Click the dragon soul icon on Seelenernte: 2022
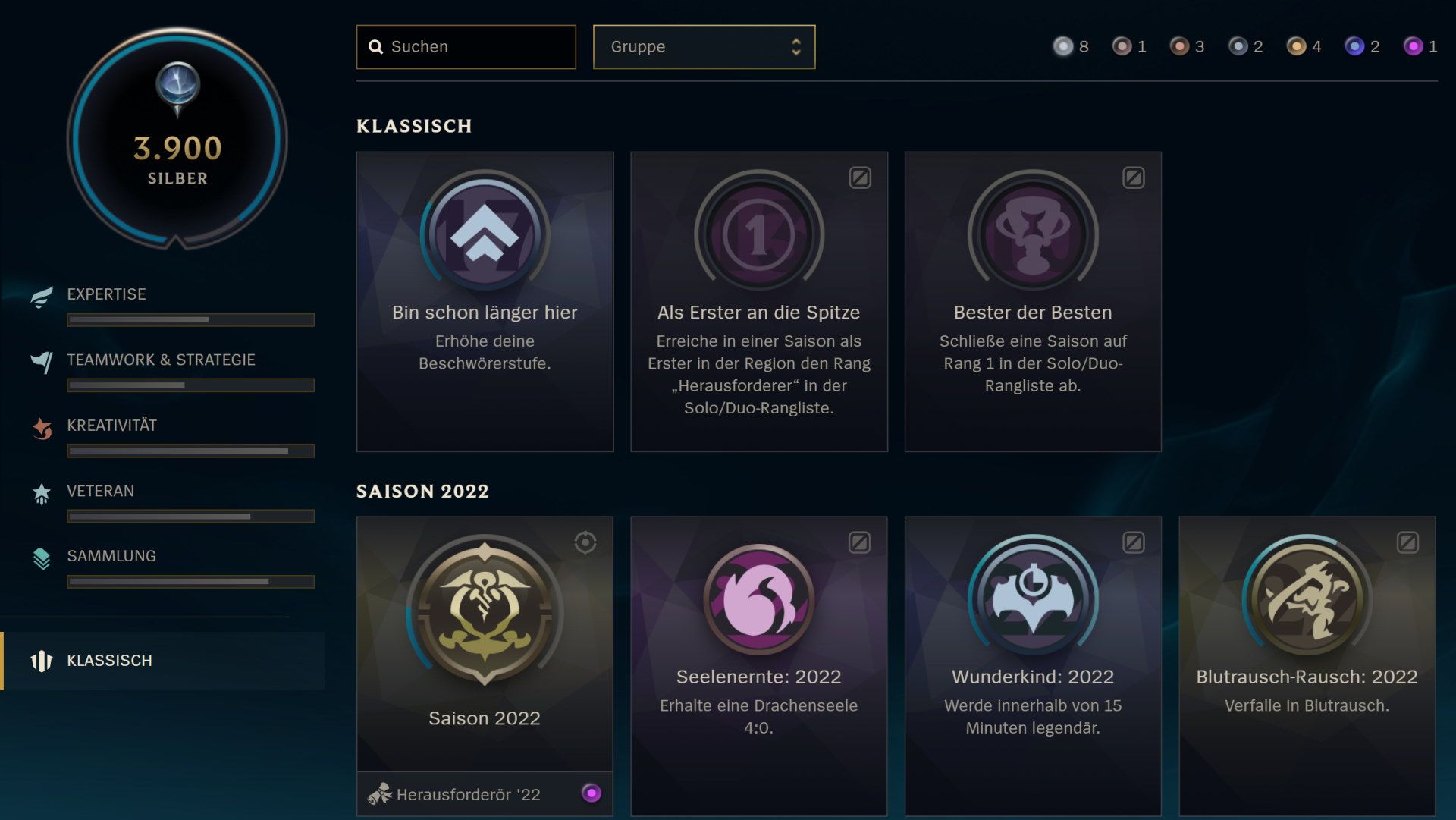1456x820 pixels. pos(758,599)
